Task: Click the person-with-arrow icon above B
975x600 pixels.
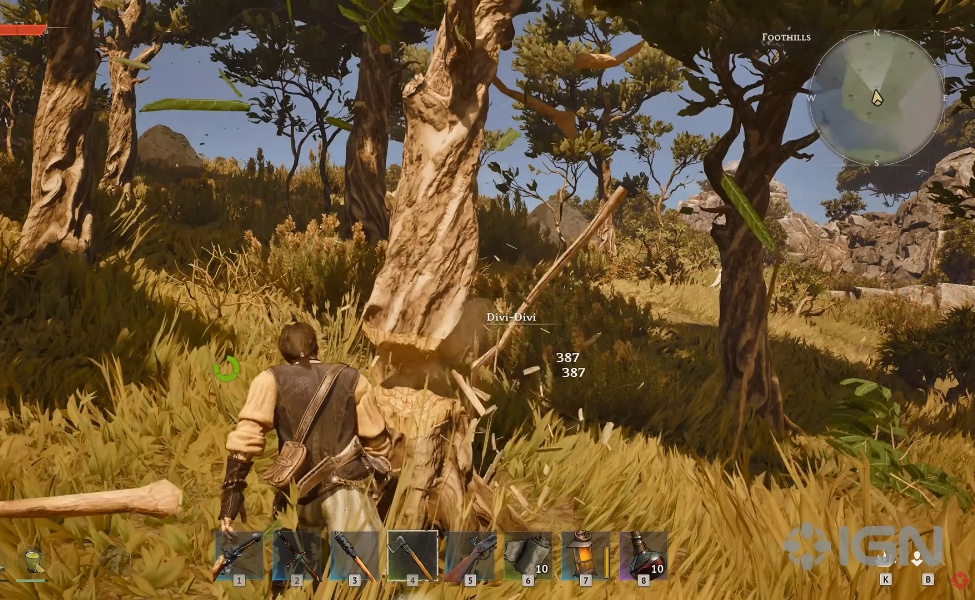Action: point(917,558)
